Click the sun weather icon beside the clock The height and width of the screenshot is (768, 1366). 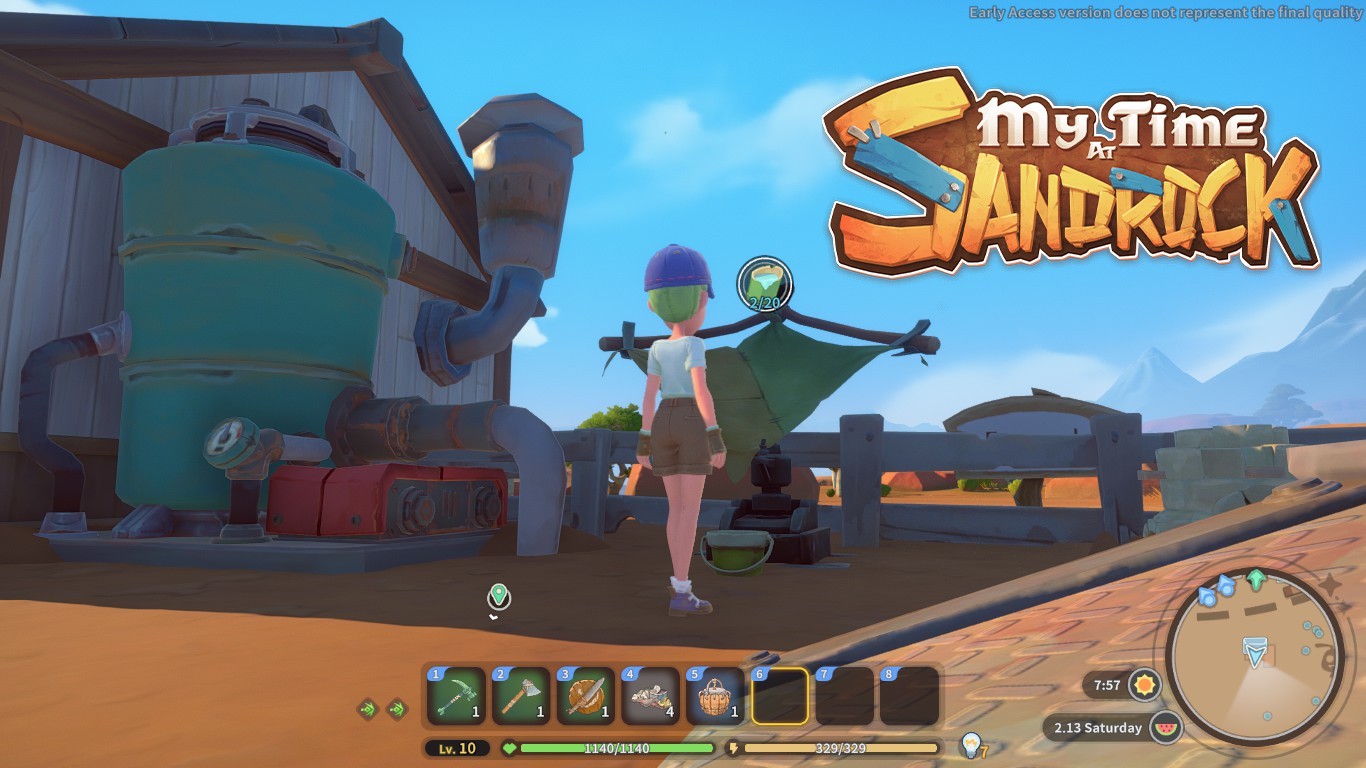(x=1143, y=686)
